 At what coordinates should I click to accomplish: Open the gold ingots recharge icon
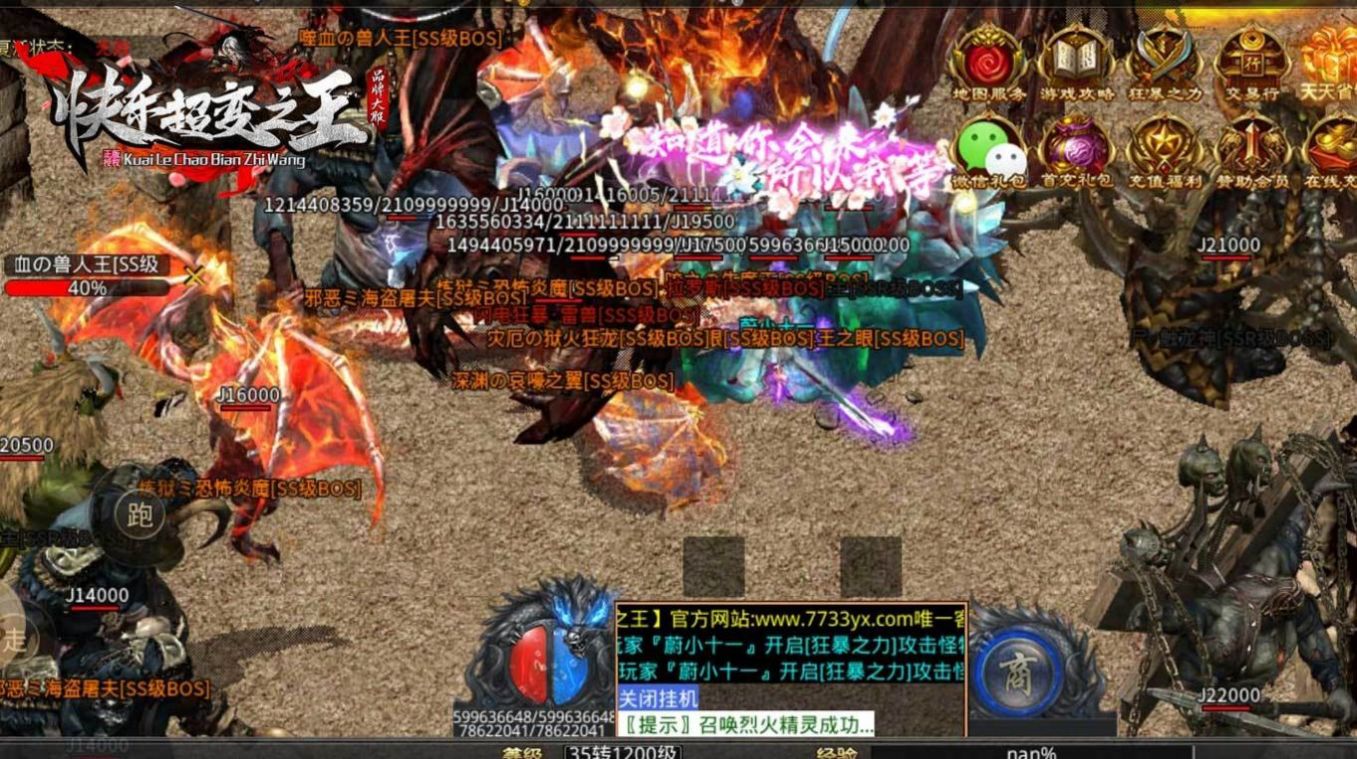tap(1333, 150)
